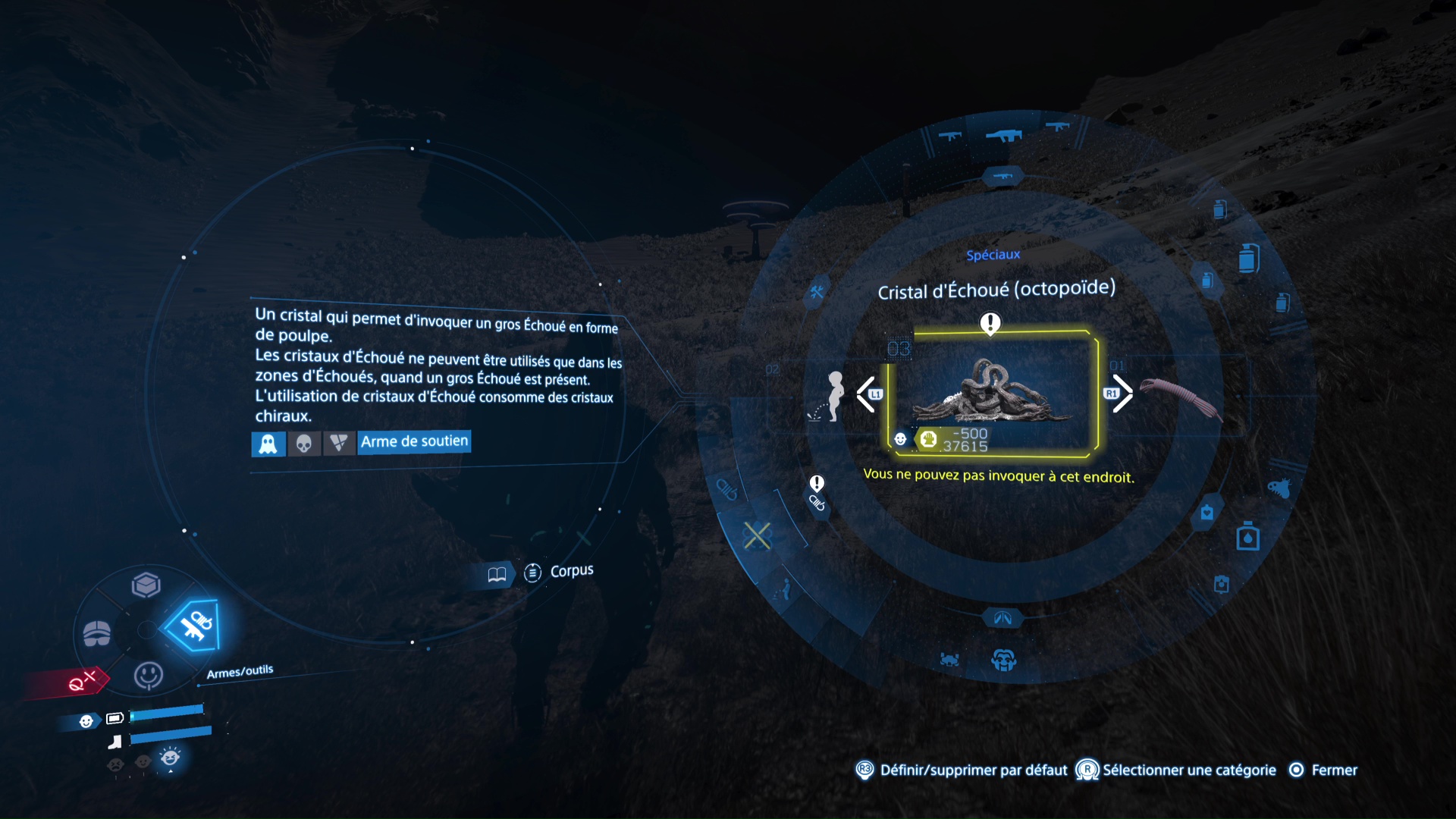Image resolution: width=1456 pixels, height=819 pixels.
Task: Select the wrench tools icon
Action: [817, 292]
